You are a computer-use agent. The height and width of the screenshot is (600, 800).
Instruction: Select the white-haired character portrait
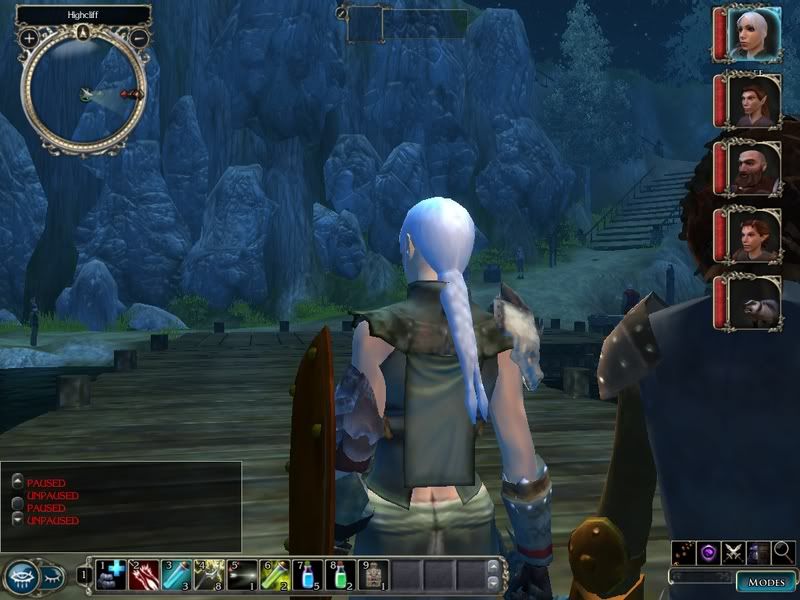(753, 35)
